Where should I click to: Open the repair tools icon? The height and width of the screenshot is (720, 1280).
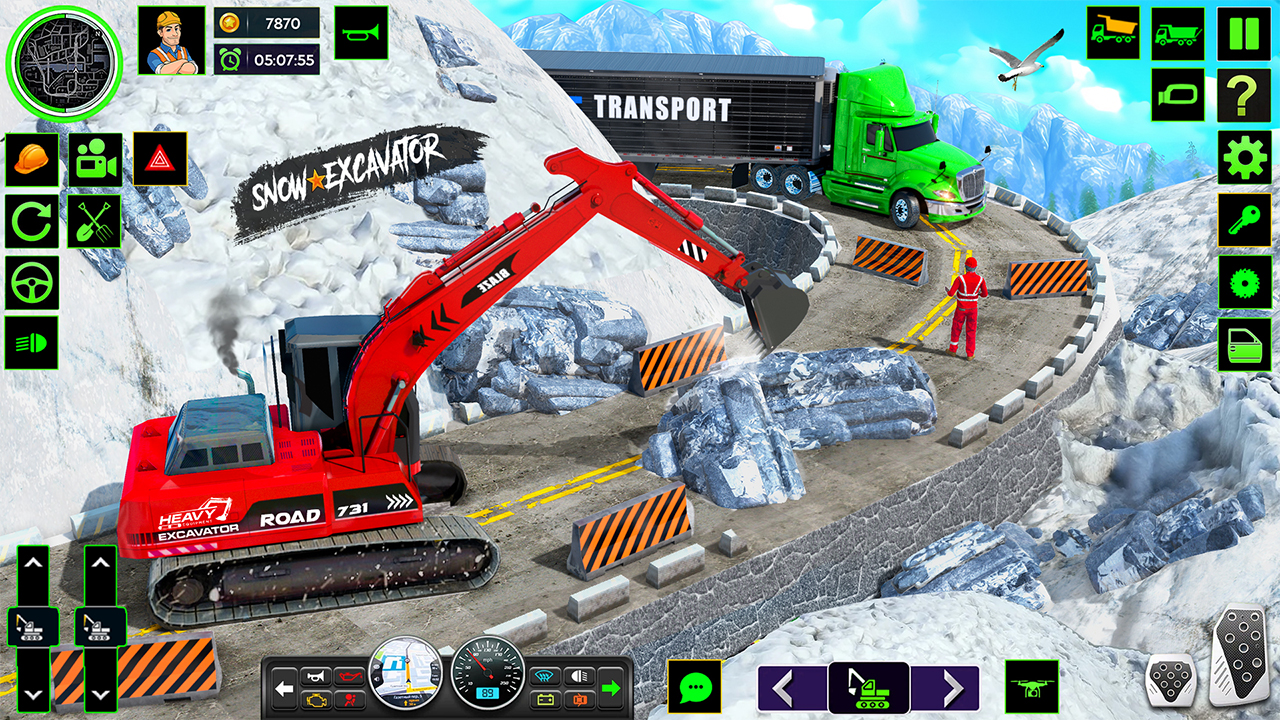(95, 221)
